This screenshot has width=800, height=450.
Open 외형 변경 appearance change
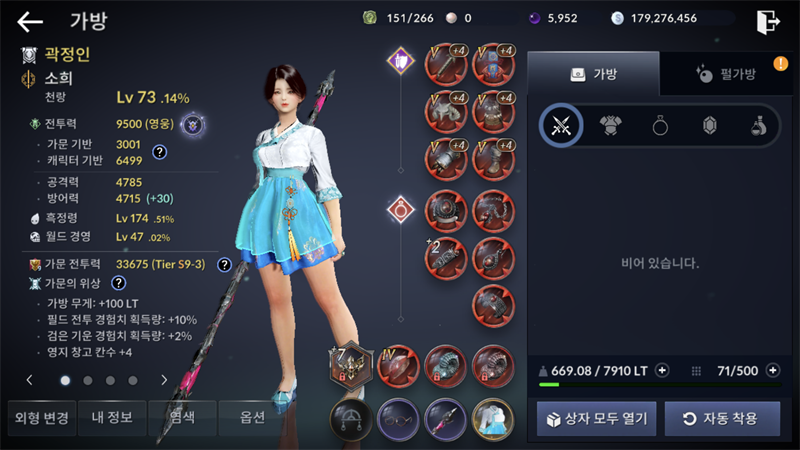pos(39,418)
